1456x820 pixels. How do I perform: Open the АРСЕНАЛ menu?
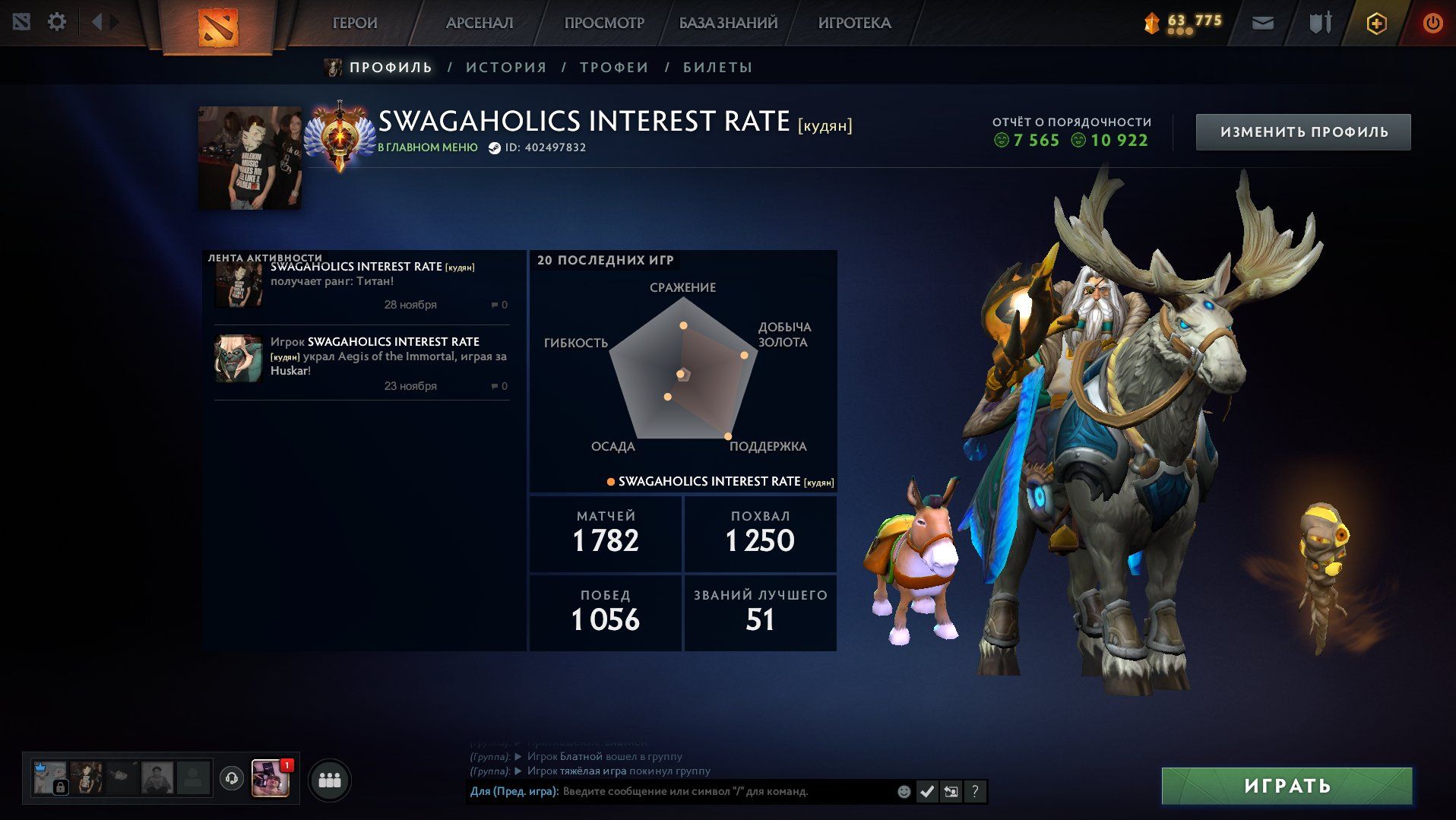point(480,24)
